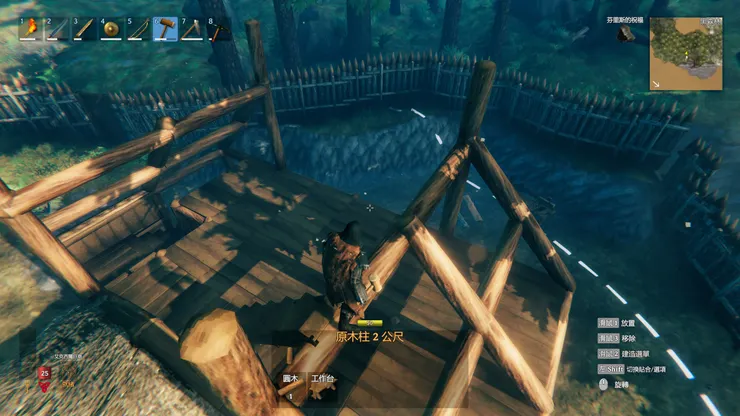Viewport: 740px width, 416px height.
Task: Choose the wooden club in slot 3
Action: tap(85, 28)
